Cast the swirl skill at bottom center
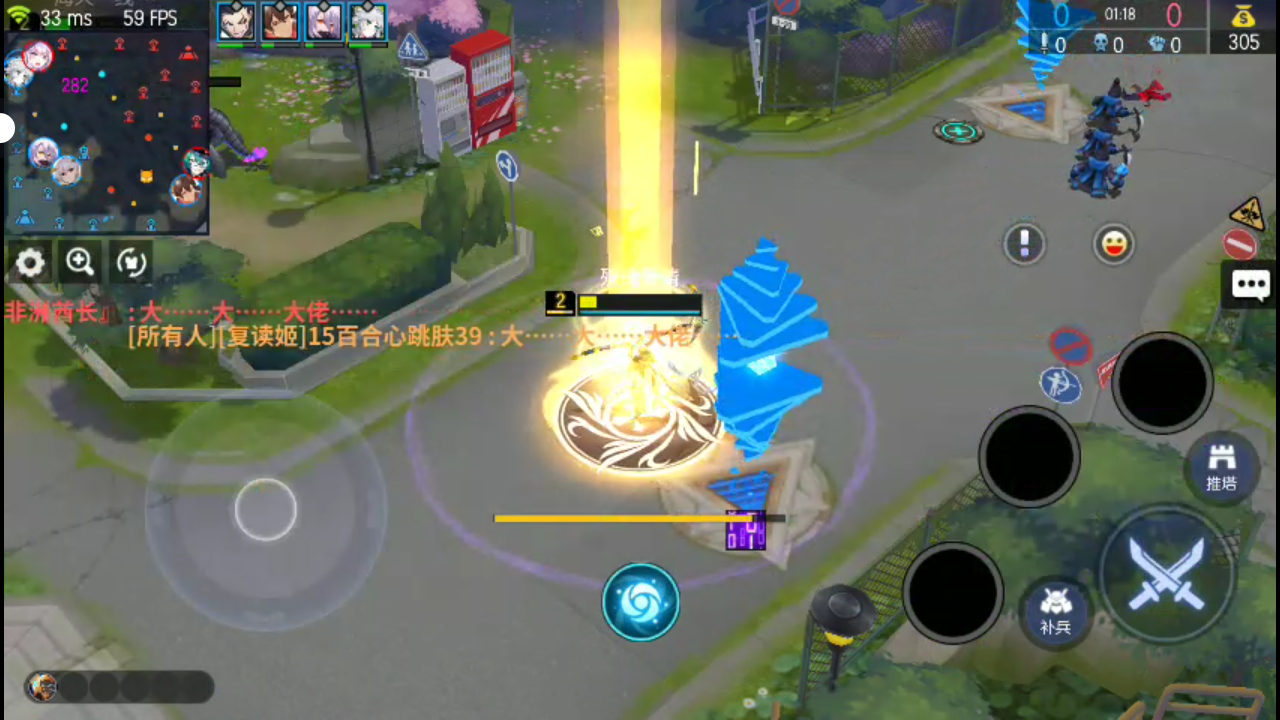This screenshot has width=1280, height=720. point(641,600)
